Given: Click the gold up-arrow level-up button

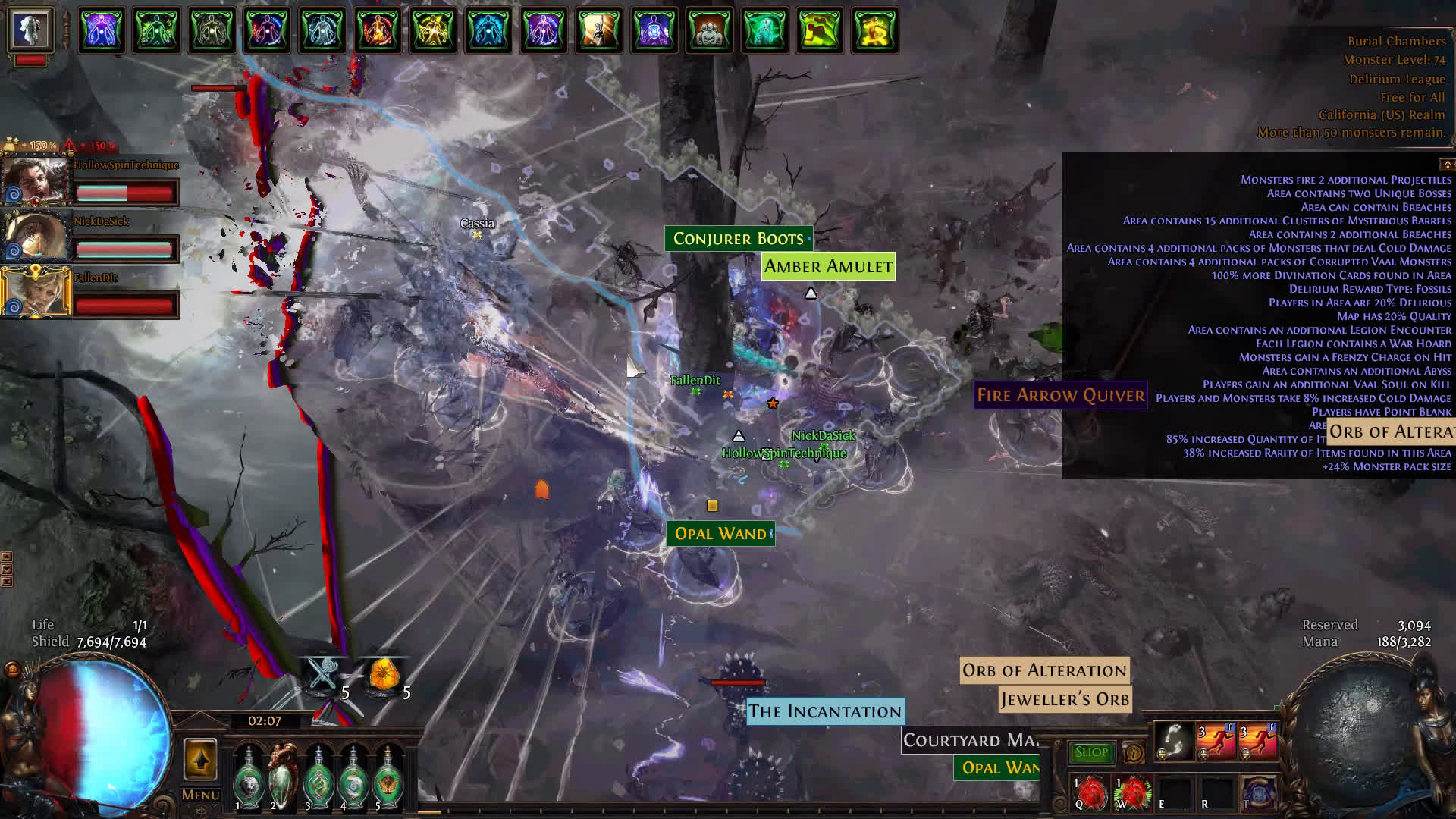Looking at the screenshot, I should [x=200, y=759].
